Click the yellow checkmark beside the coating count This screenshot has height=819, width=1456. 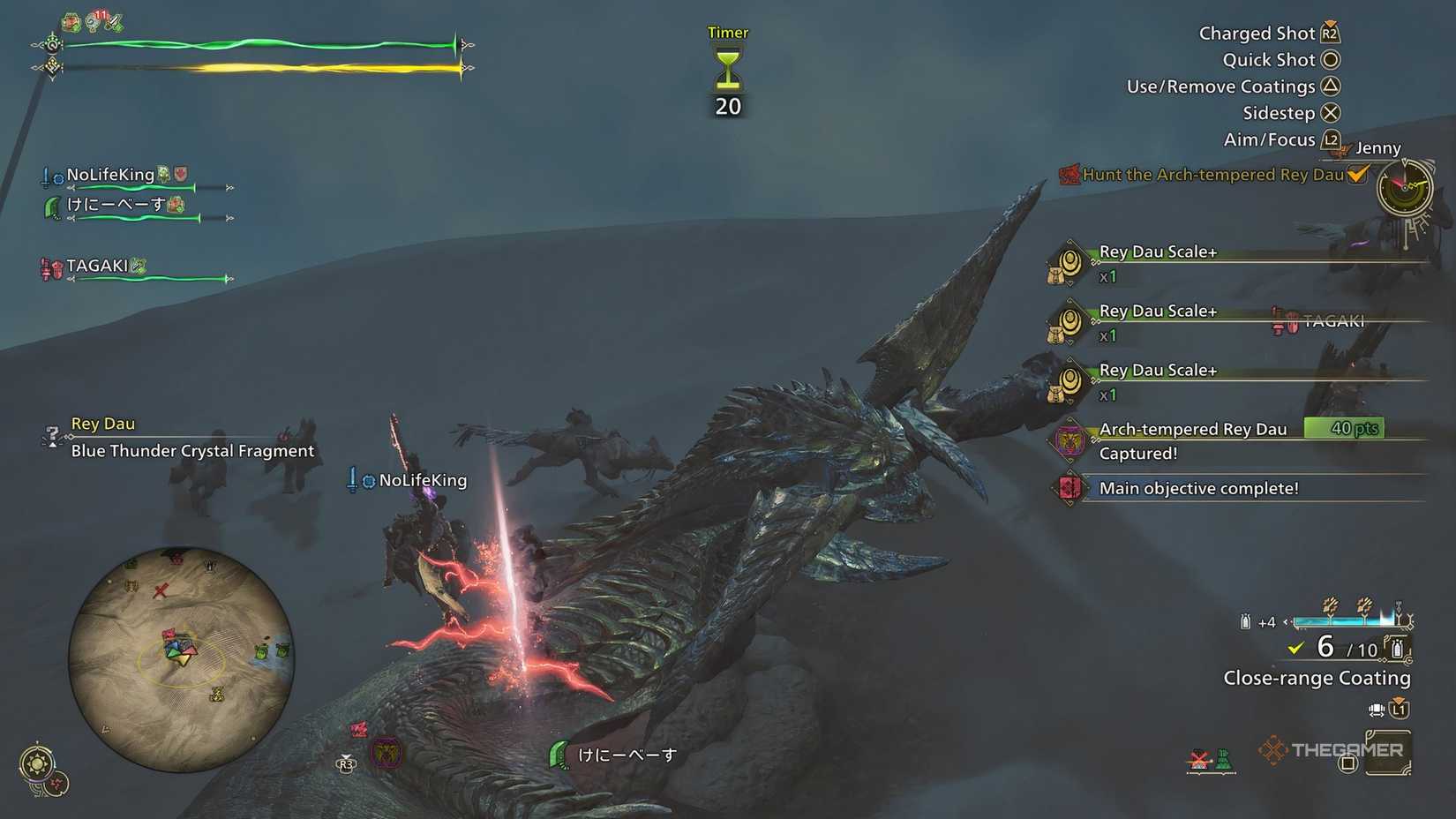(x=1295, y=648)
